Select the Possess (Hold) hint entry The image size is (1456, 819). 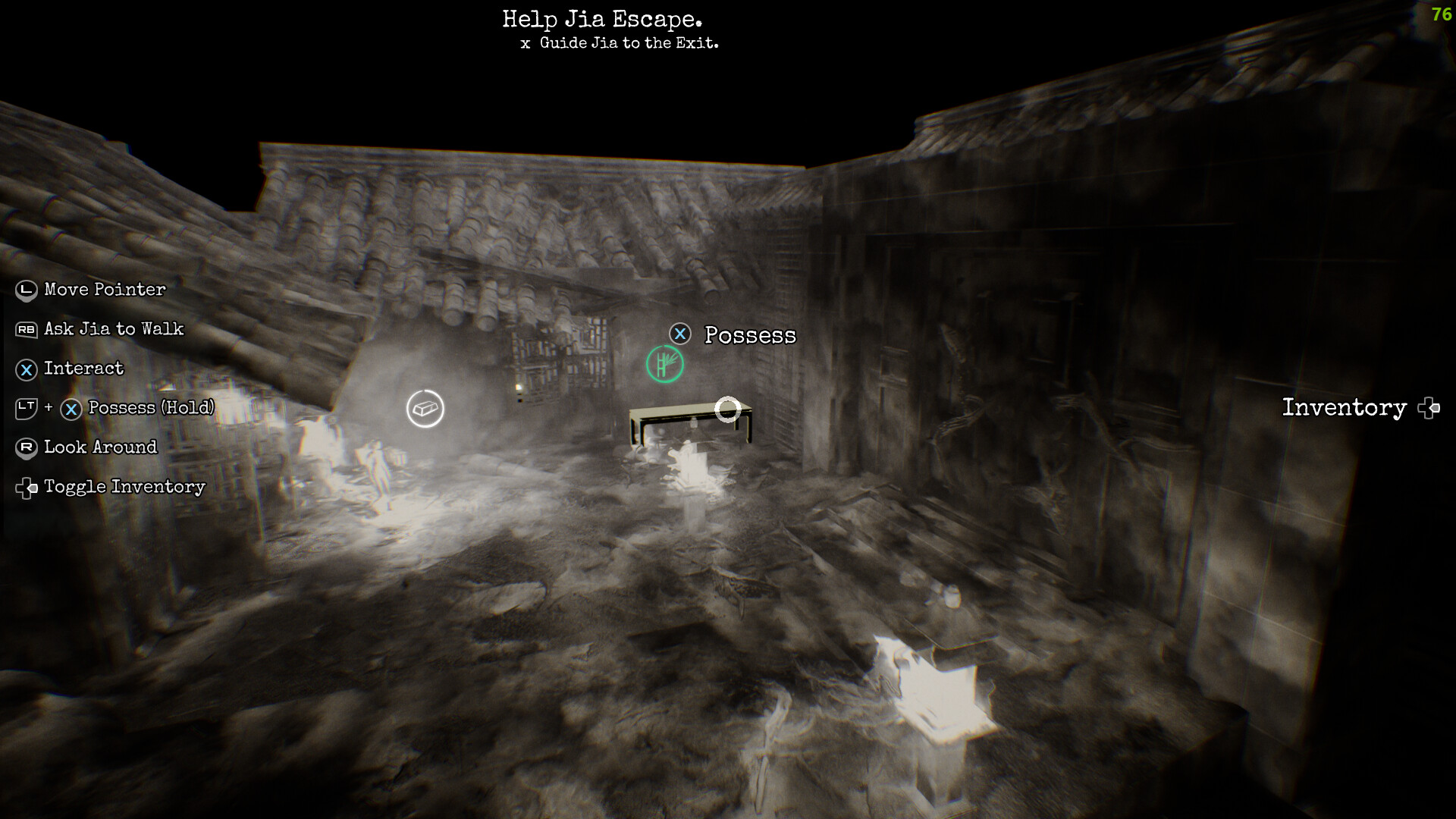click(x=151, y=408)
